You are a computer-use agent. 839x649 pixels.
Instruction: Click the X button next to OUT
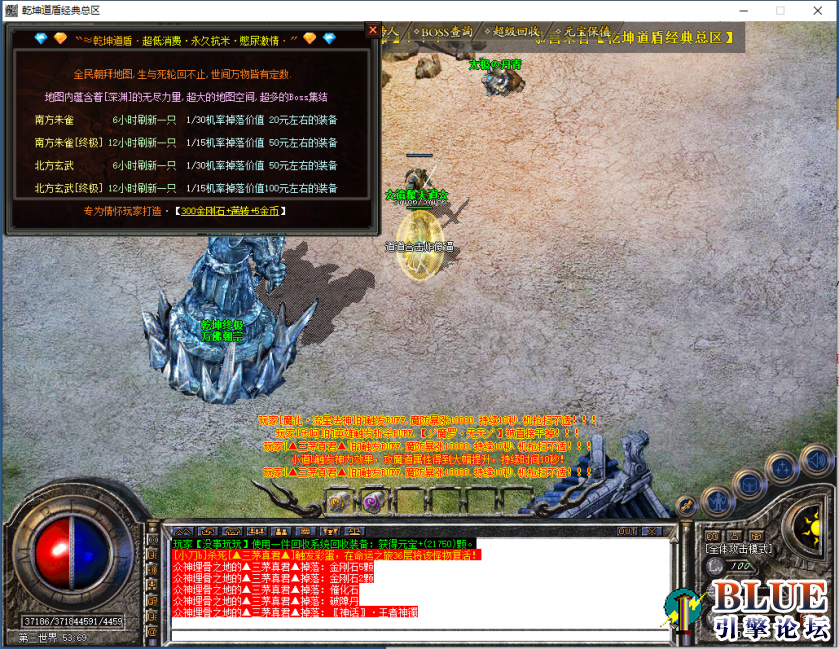(x=650, y=530)
